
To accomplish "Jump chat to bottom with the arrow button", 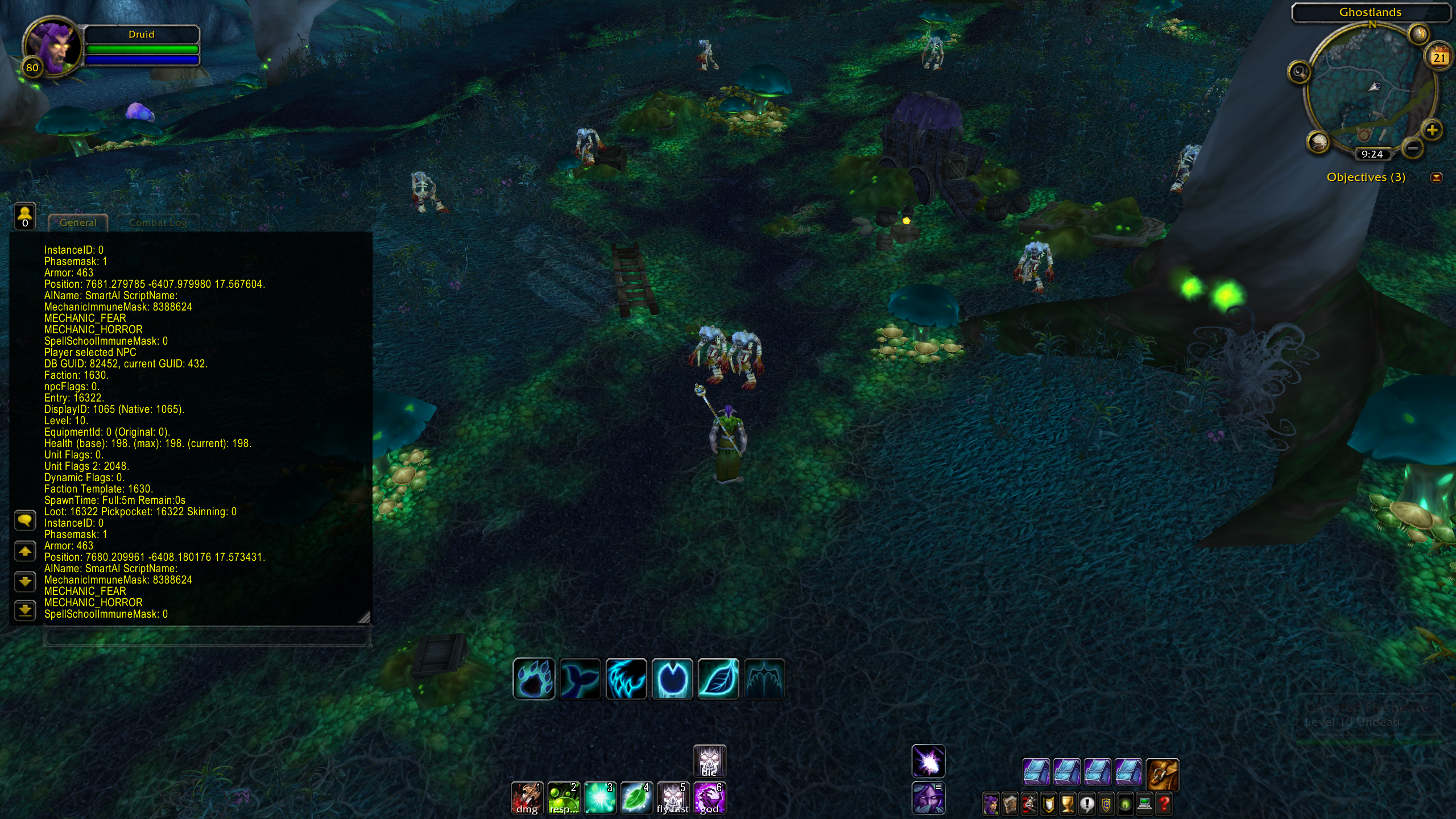I will pyautogui.click(x=25, y=611).
